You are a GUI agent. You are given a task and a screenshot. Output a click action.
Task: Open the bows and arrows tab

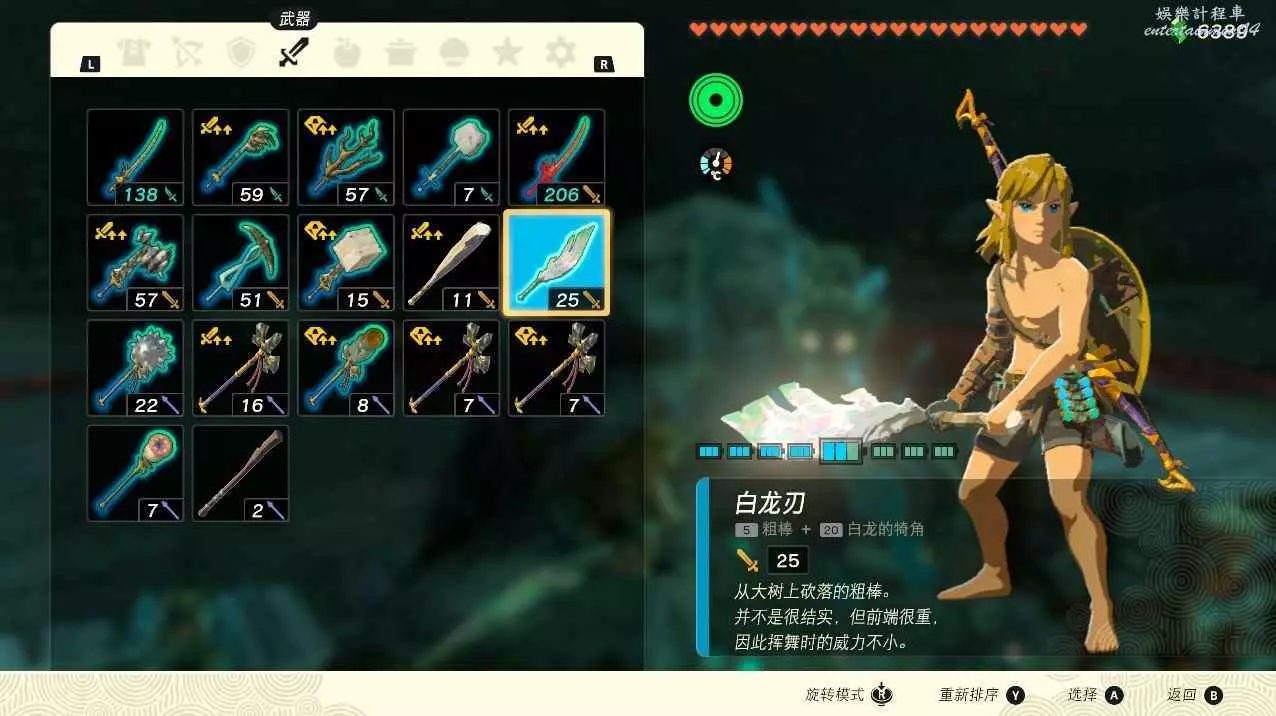(187, 52)
